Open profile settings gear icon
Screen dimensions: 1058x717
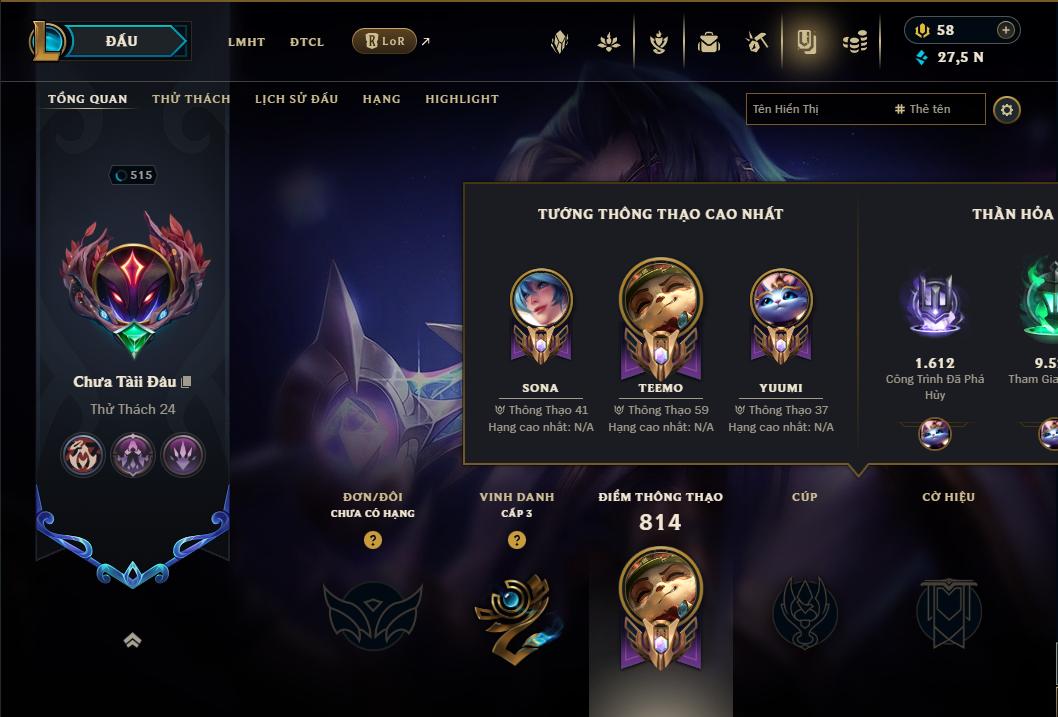pyautogui.click(x=1007, y=110)
